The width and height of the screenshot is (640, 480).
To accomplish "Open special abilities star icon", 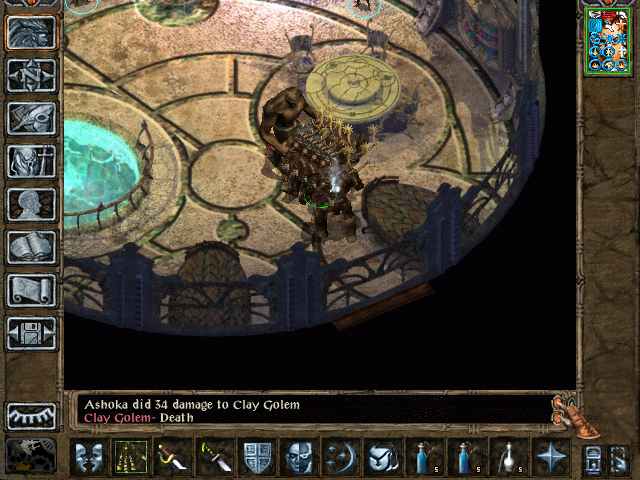I will [551, 457].
